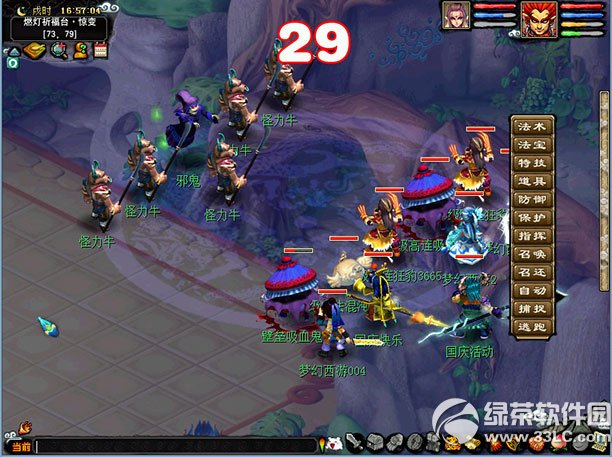Open the orange helper icon with question mark
612x457 pixels.
tap(80, 50)
